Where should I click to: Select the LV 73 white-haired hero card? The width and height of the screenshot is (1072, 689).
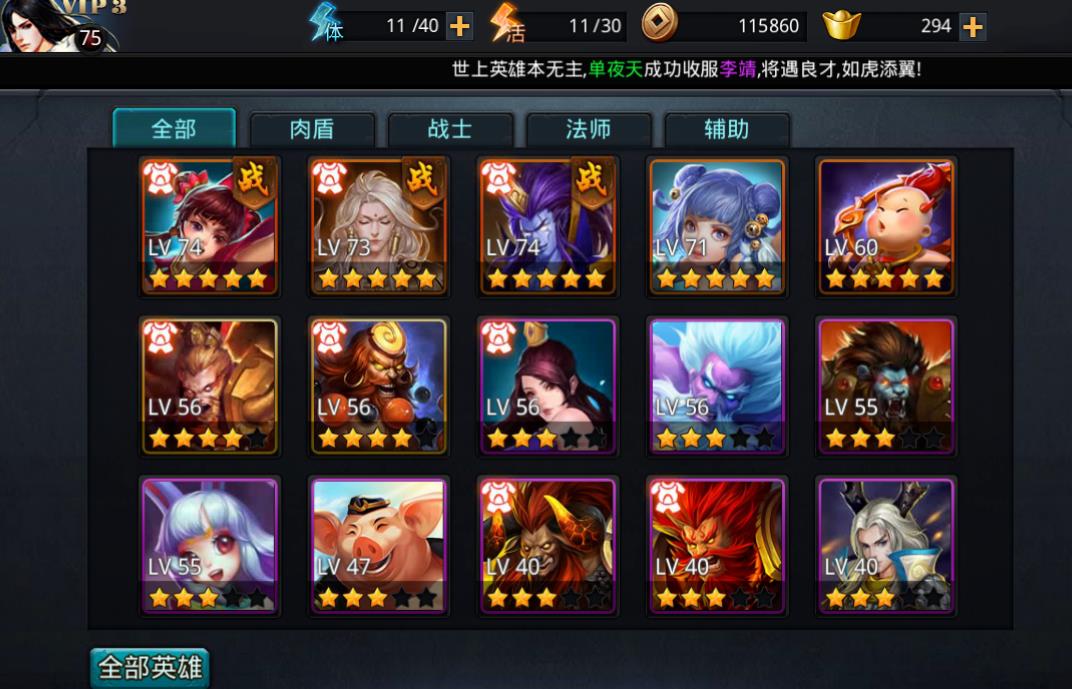coord(378,226)
